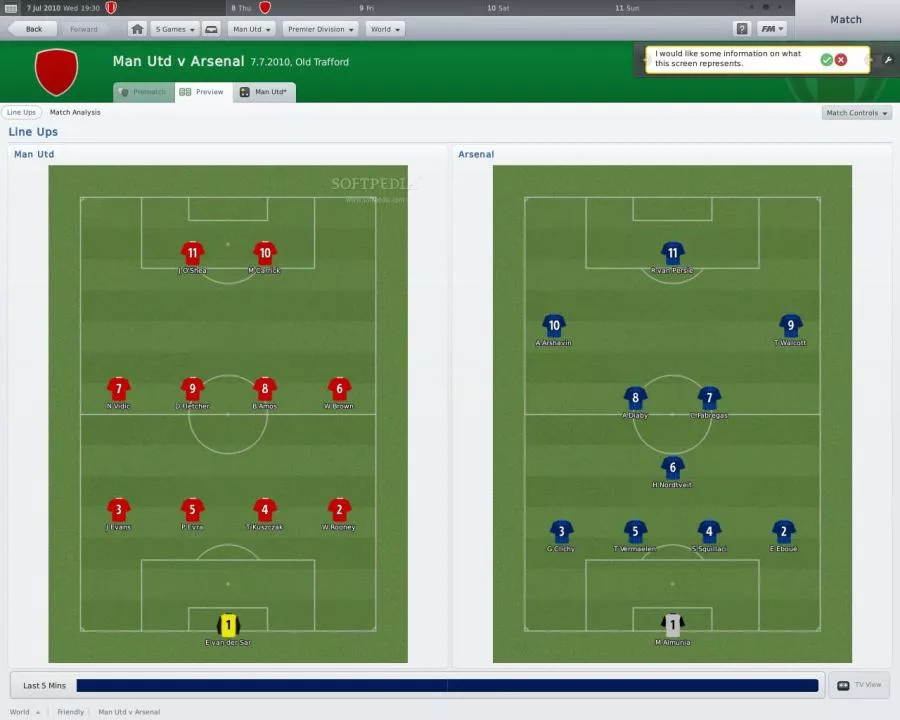
Task: Show the Line Ups section
Action: (x=21, y=113)
